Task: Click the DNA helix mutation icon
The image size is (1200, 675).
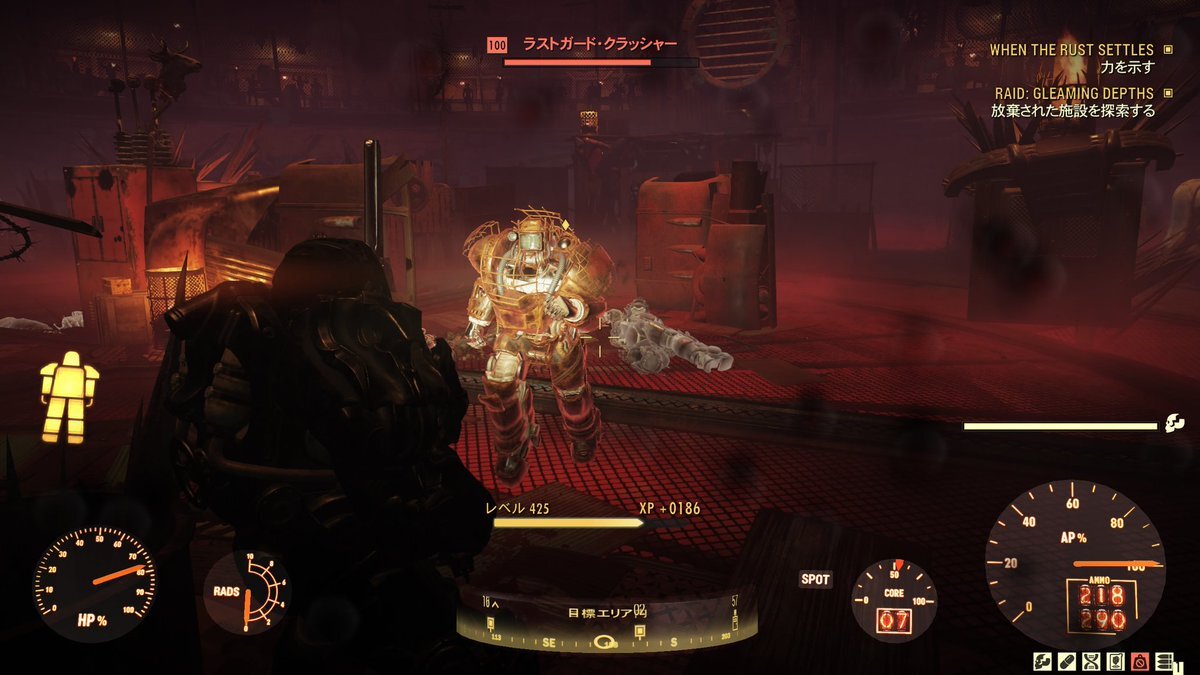Action: tap(1091, 661)
